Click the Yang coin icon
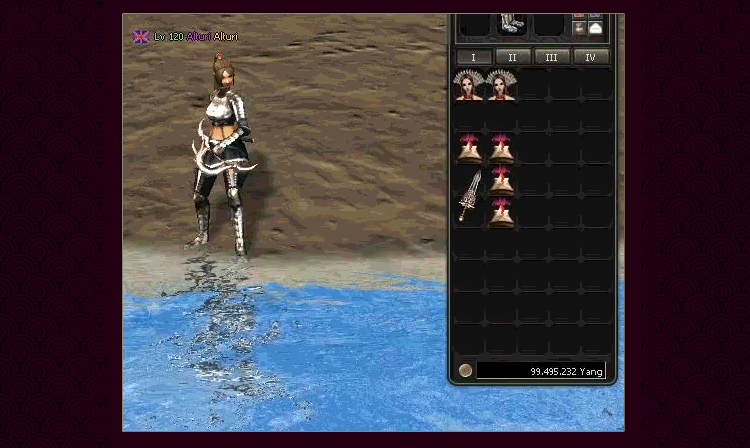This screenshot has width=750, height=448. (x=465, y=371)
